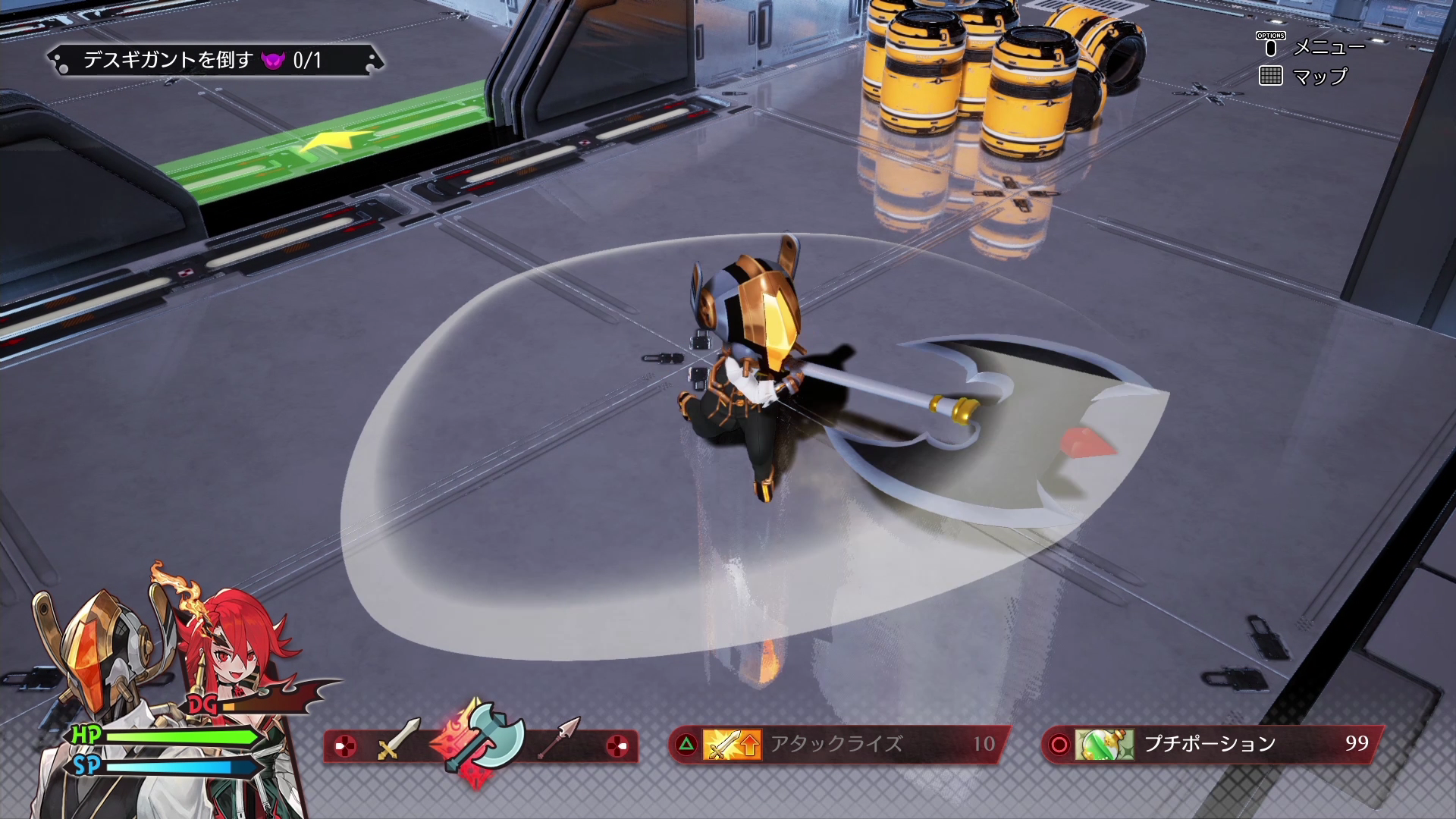Select the デスギガントを倒す objective tracker
This screenshot has width=1456, height=819.
pos(215,61)
